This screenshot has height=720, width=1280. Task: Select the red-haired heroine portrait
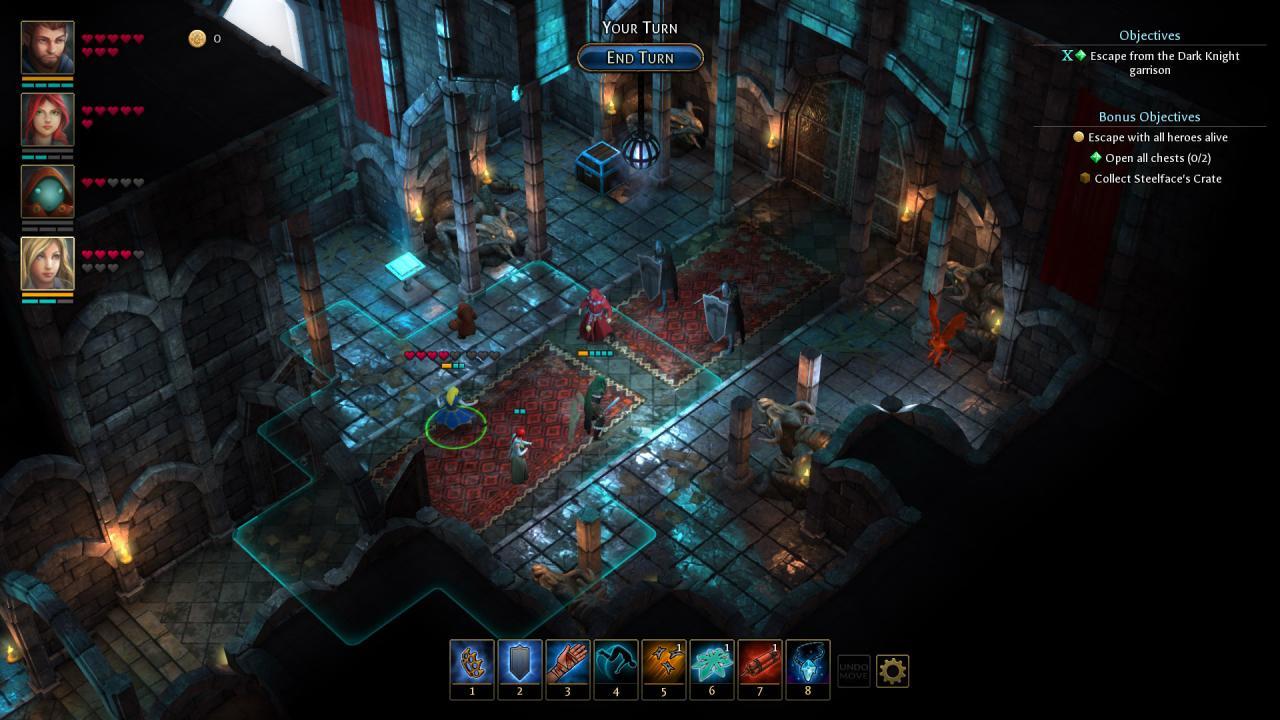(x=47, y=120)
